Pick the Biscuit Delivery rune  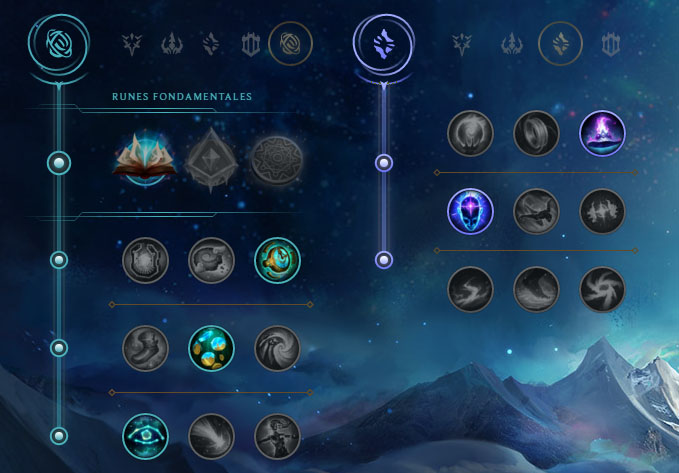[x=277, y=348]
